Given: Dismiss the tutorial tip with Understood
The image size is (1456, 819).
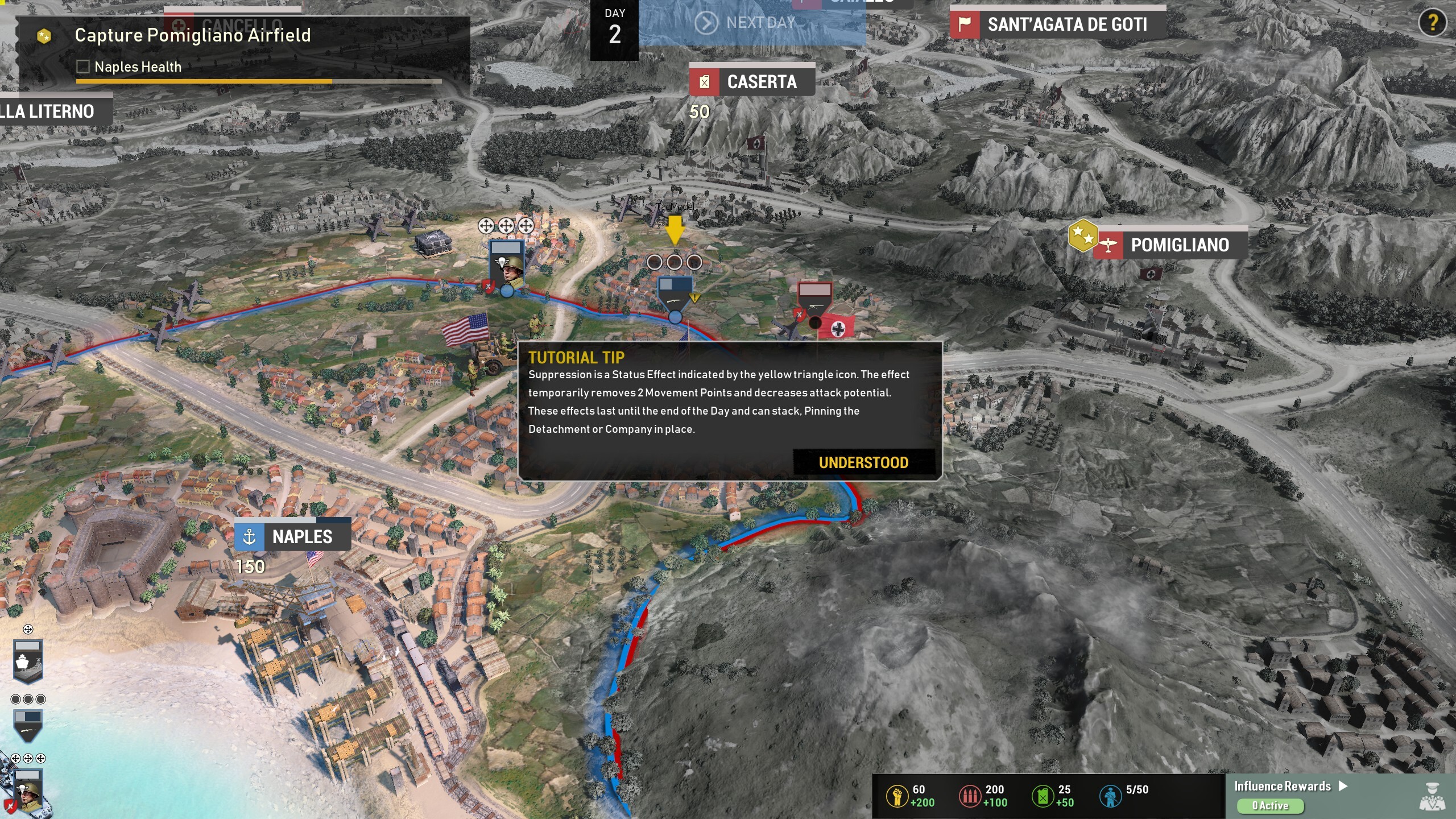Looking at the screenshot, I should (x=863, y=462).
